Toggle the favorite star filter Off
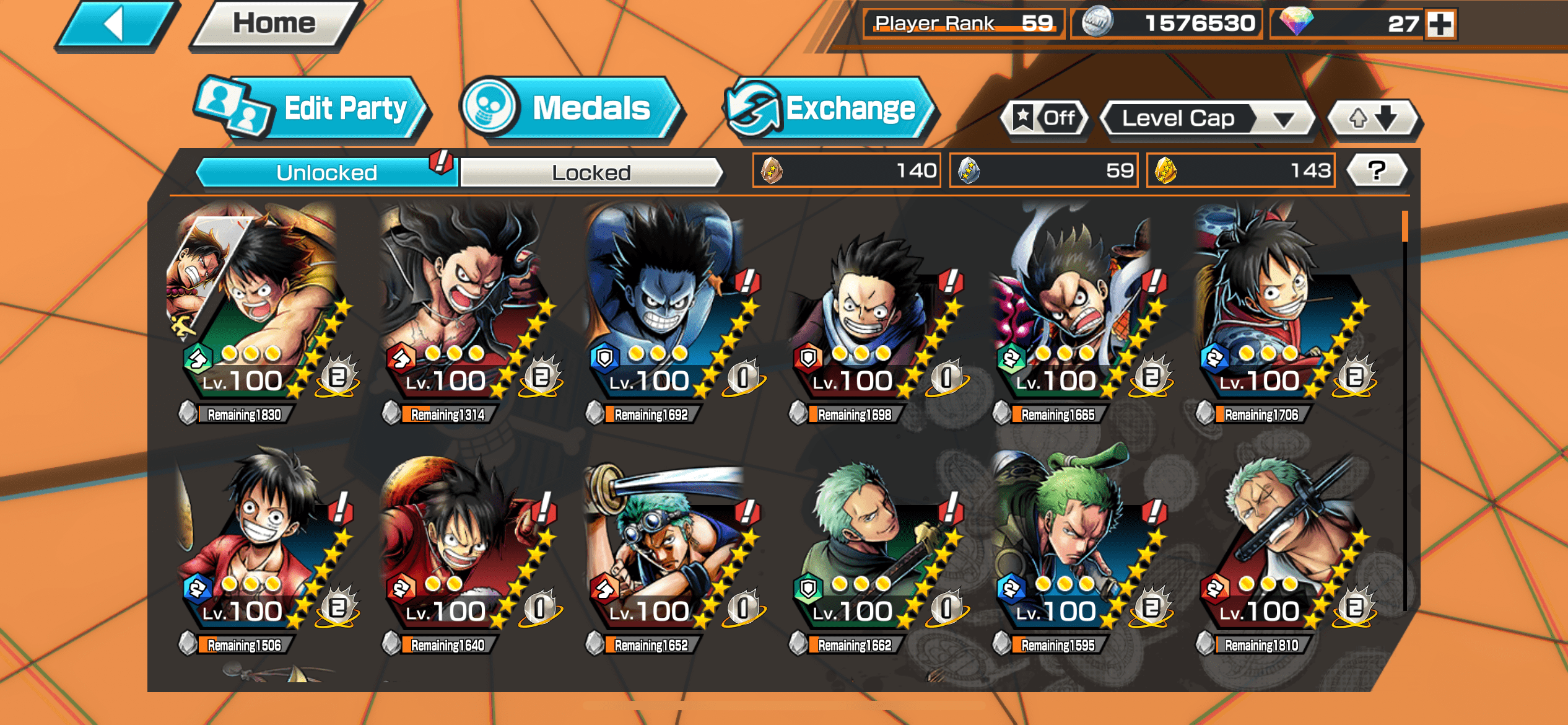 click(x=1045, y=118)
